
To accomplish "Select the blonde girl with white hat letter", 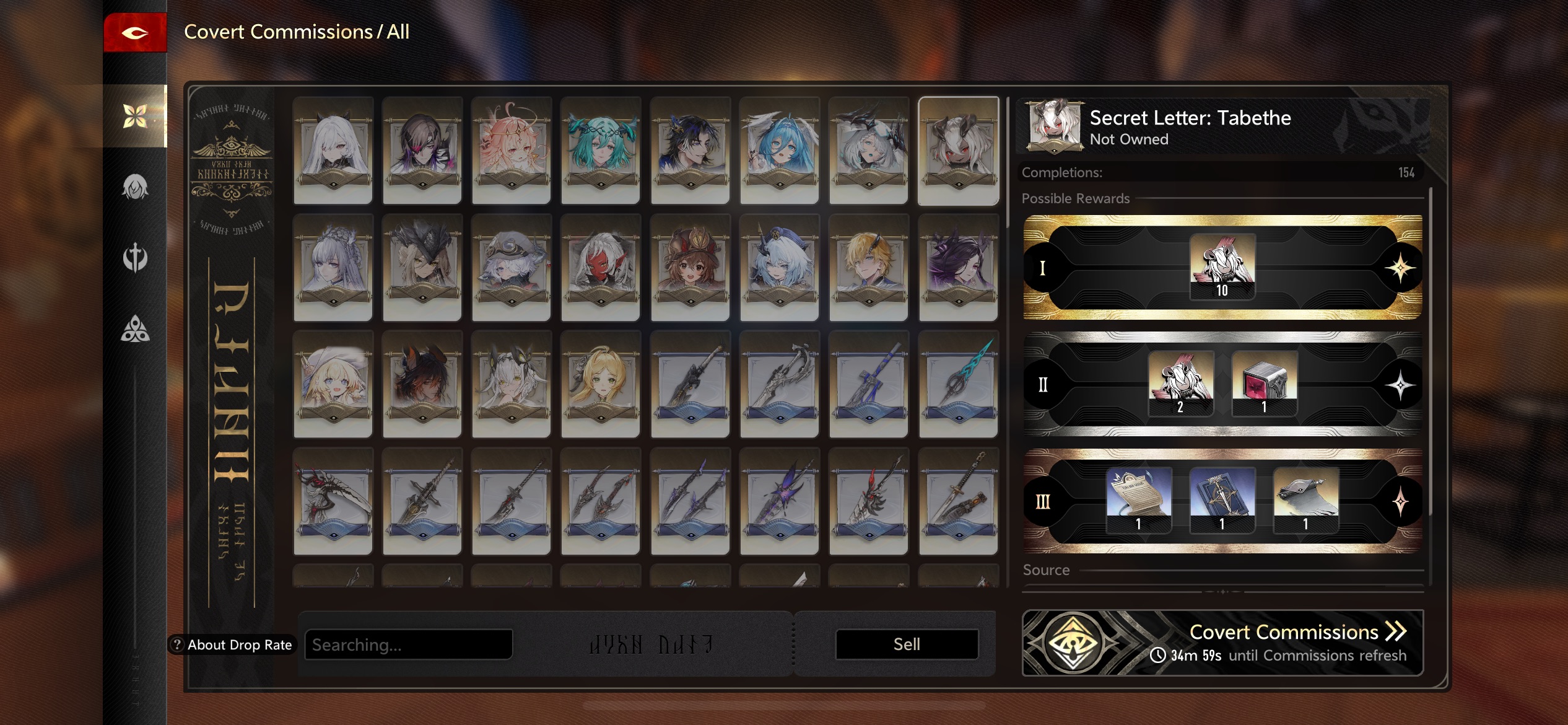I will pyautogui.click(x=333, y=384).
